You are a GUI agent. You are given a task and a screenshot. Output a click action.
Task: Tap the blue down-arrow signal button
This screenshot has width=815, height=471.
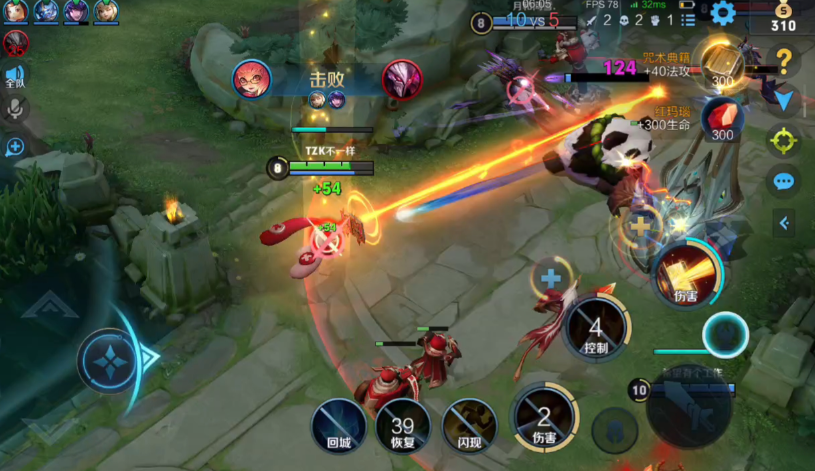point(784,100)
